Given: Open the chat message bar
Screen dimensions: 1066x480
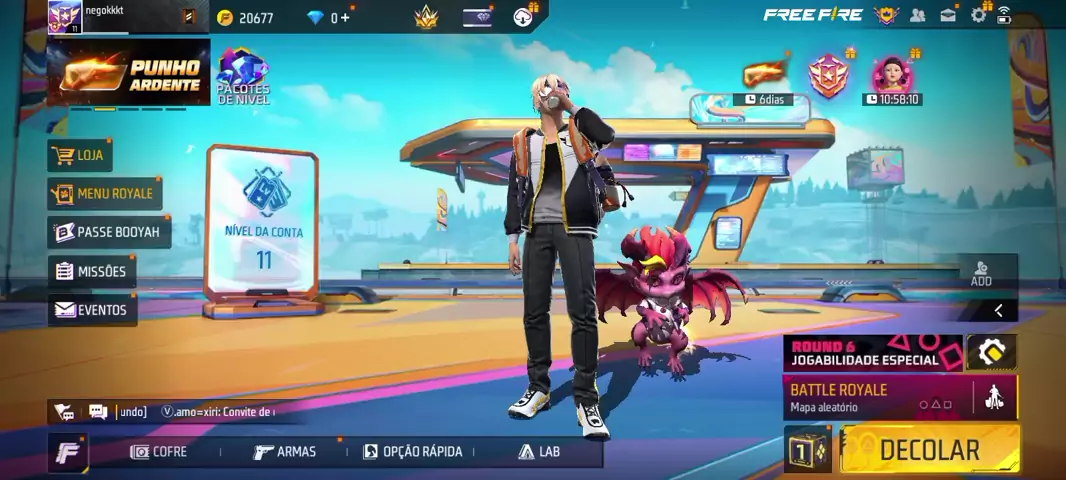Looking at the screenshot, I should coord(200,411).
